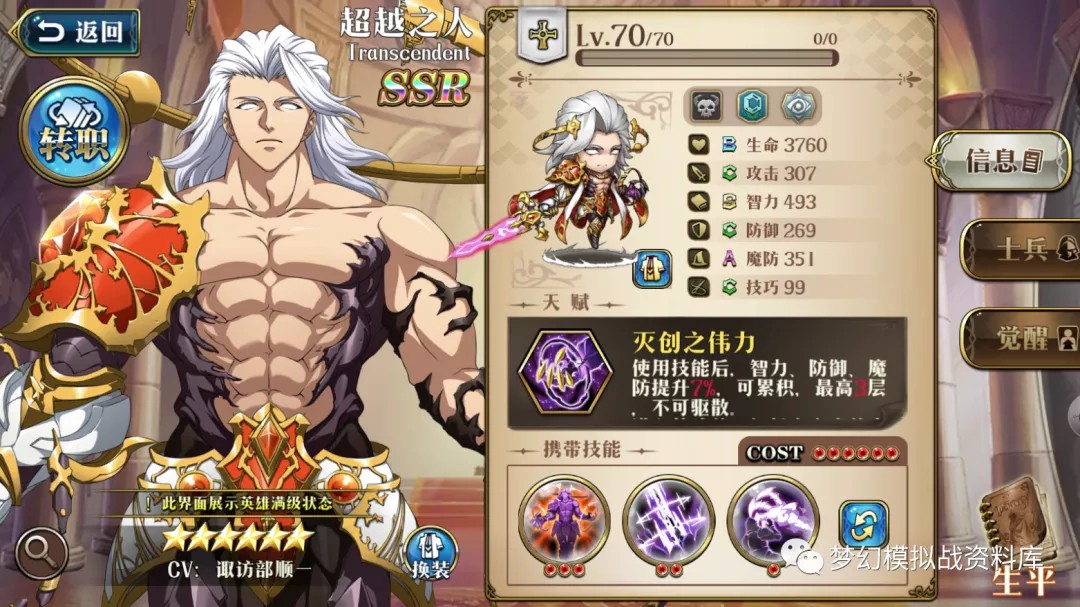Viewport: 1080px width, 607px height.
Task: Tap the magnifying glass to view artwork
Action: (42, 552)
